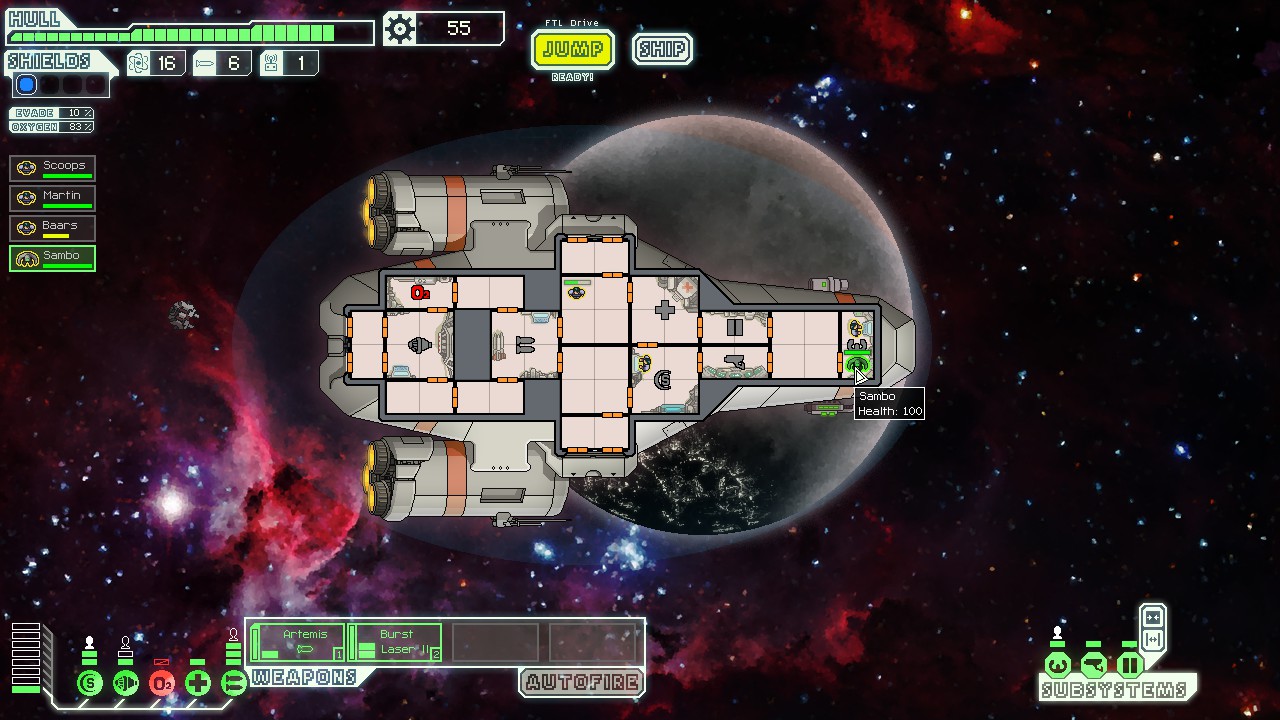Image resolution: width=1280 pixels, height=720 pixels.
Task: Close all doors with the inward-arrows button
Action: tap(1152, 617)
